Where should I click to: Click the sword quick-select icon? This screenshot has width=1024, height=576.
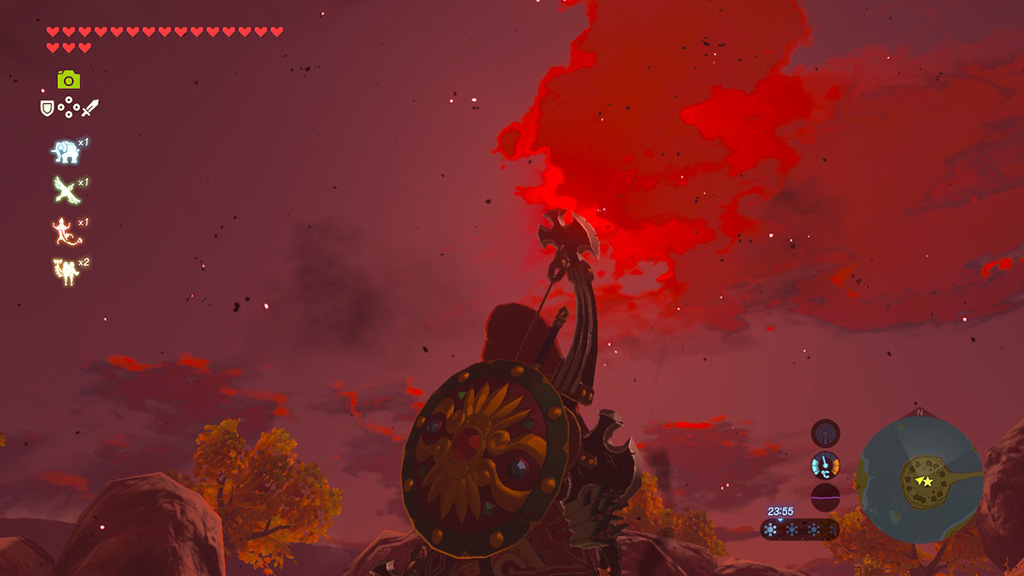pos(91,107)
